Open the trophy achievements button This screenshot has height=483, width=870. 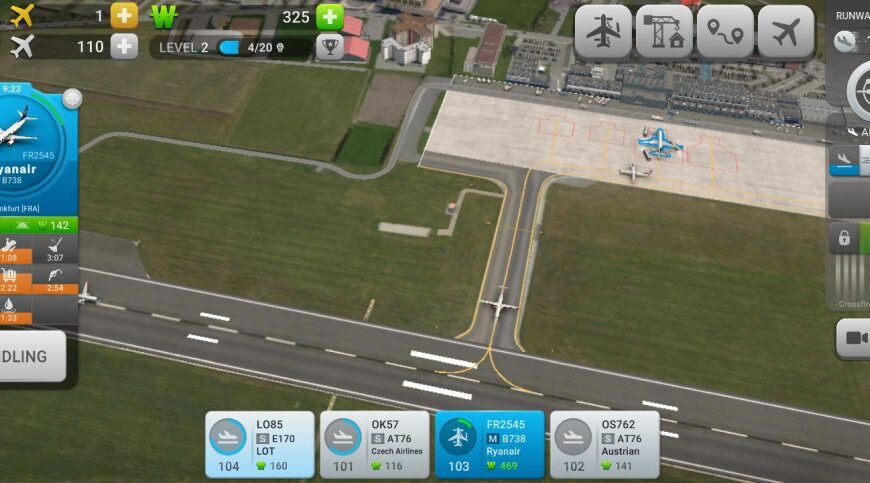tap(329, 46)
